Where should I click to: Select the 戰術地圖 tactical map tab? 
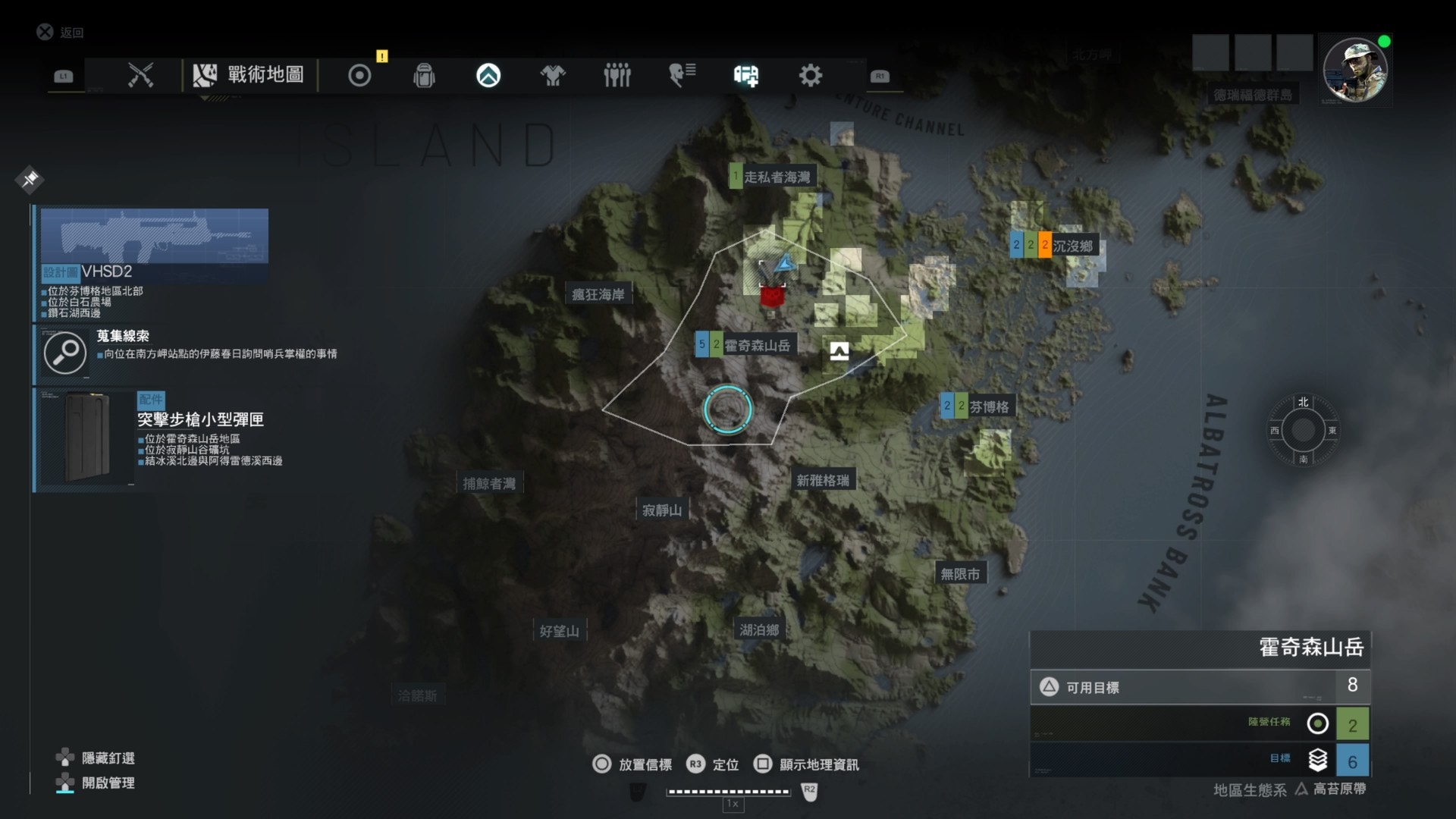click(249, 75)
